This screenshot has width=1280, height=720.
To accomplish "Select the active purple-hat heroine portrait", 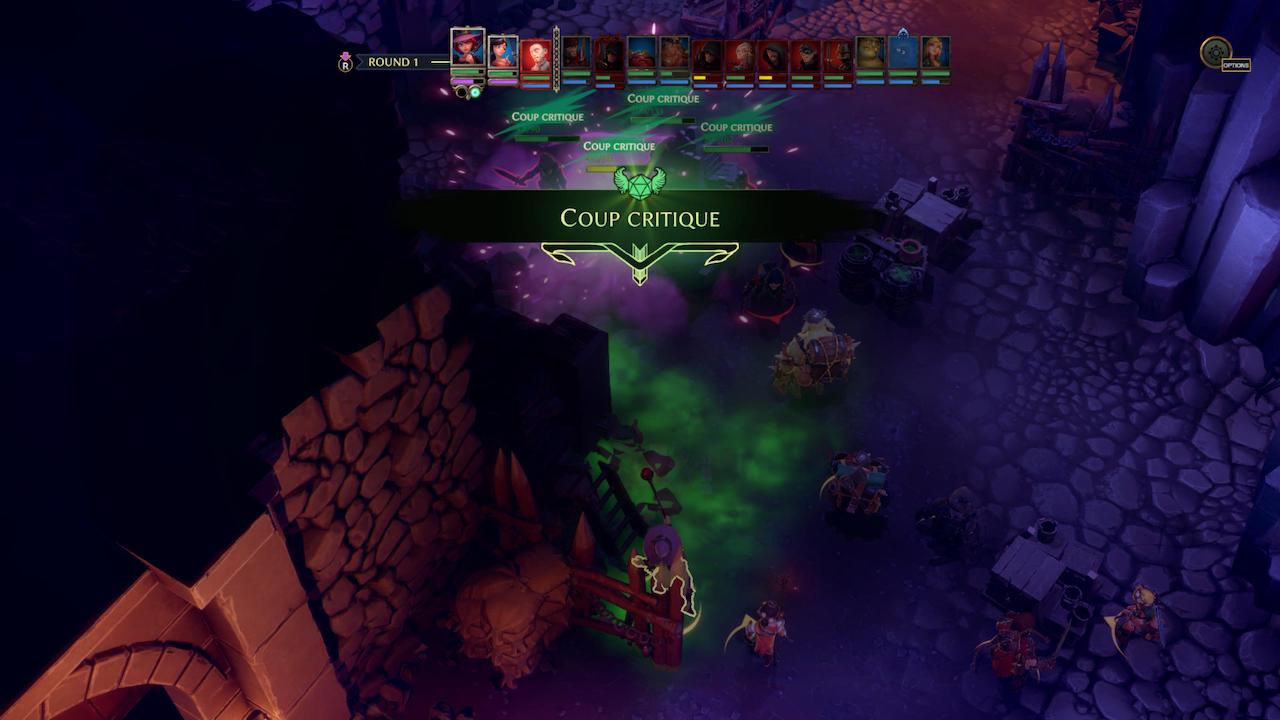I will (x=467, y=48).
